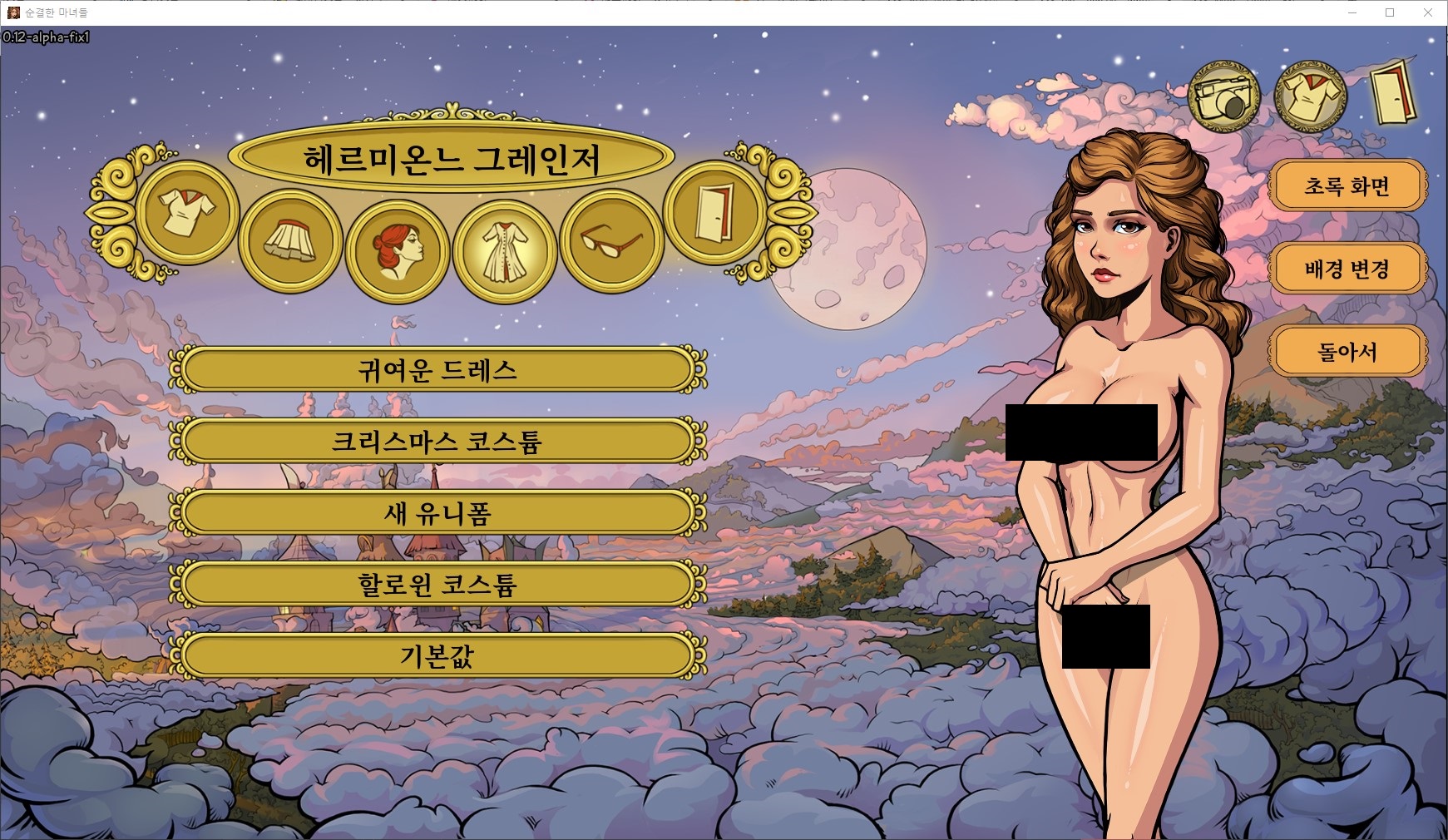
Task: Maximize the game window
Action: point(1390,12)
